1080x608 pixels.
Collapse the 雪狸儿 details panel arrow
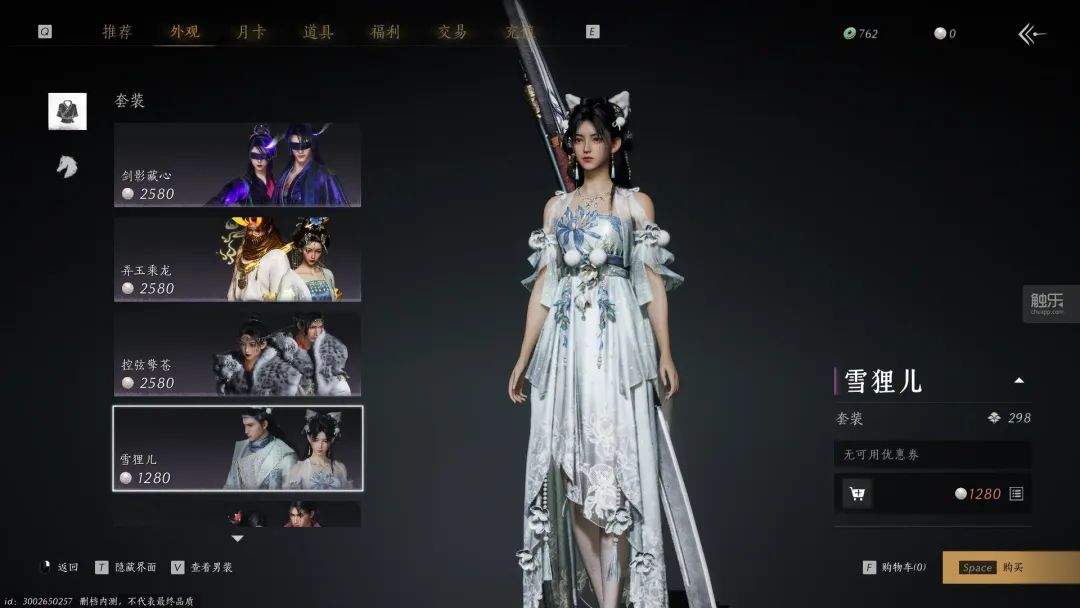(x=1018, y=380)
